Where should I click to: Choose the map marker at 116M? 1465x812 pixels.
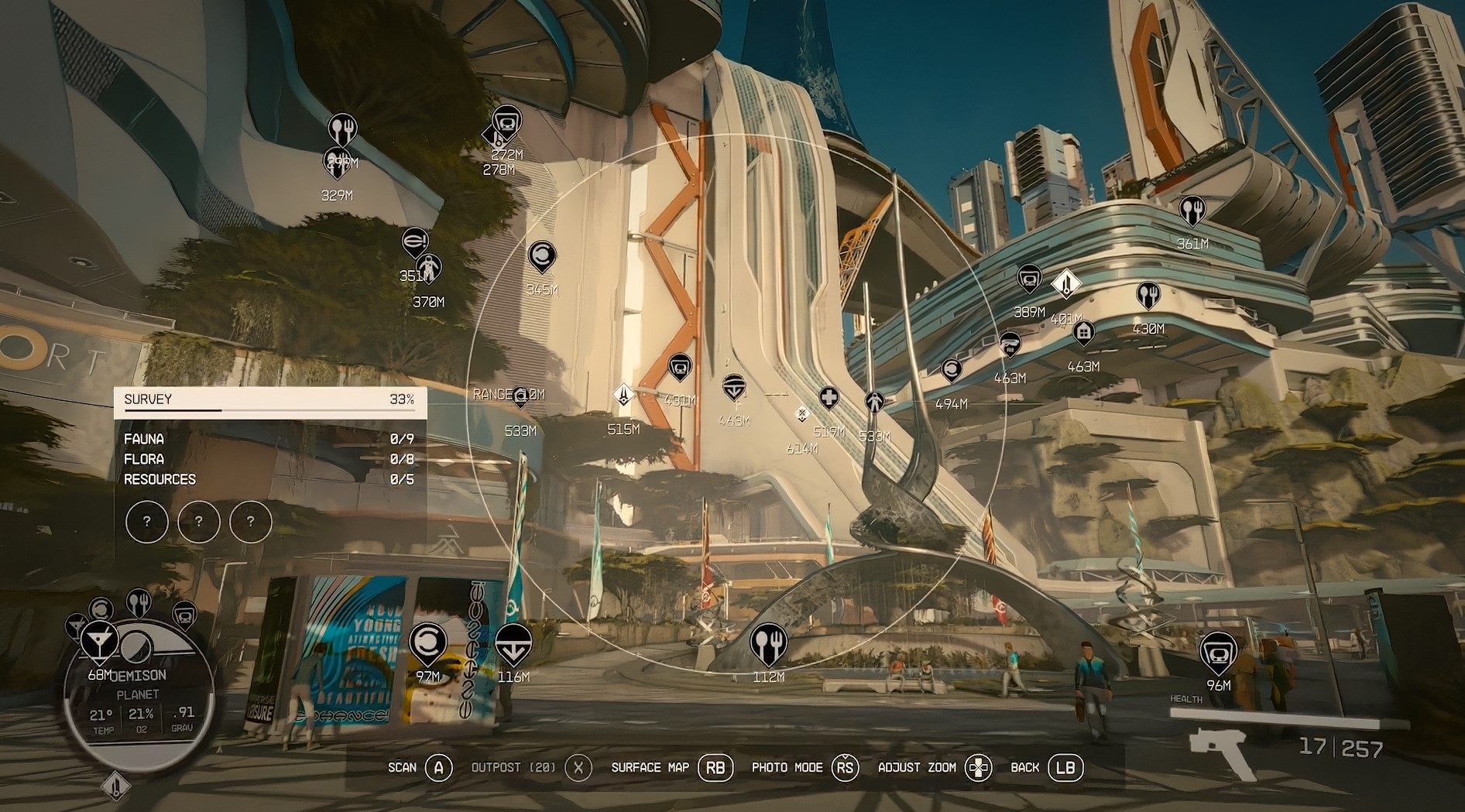point(513,644)
